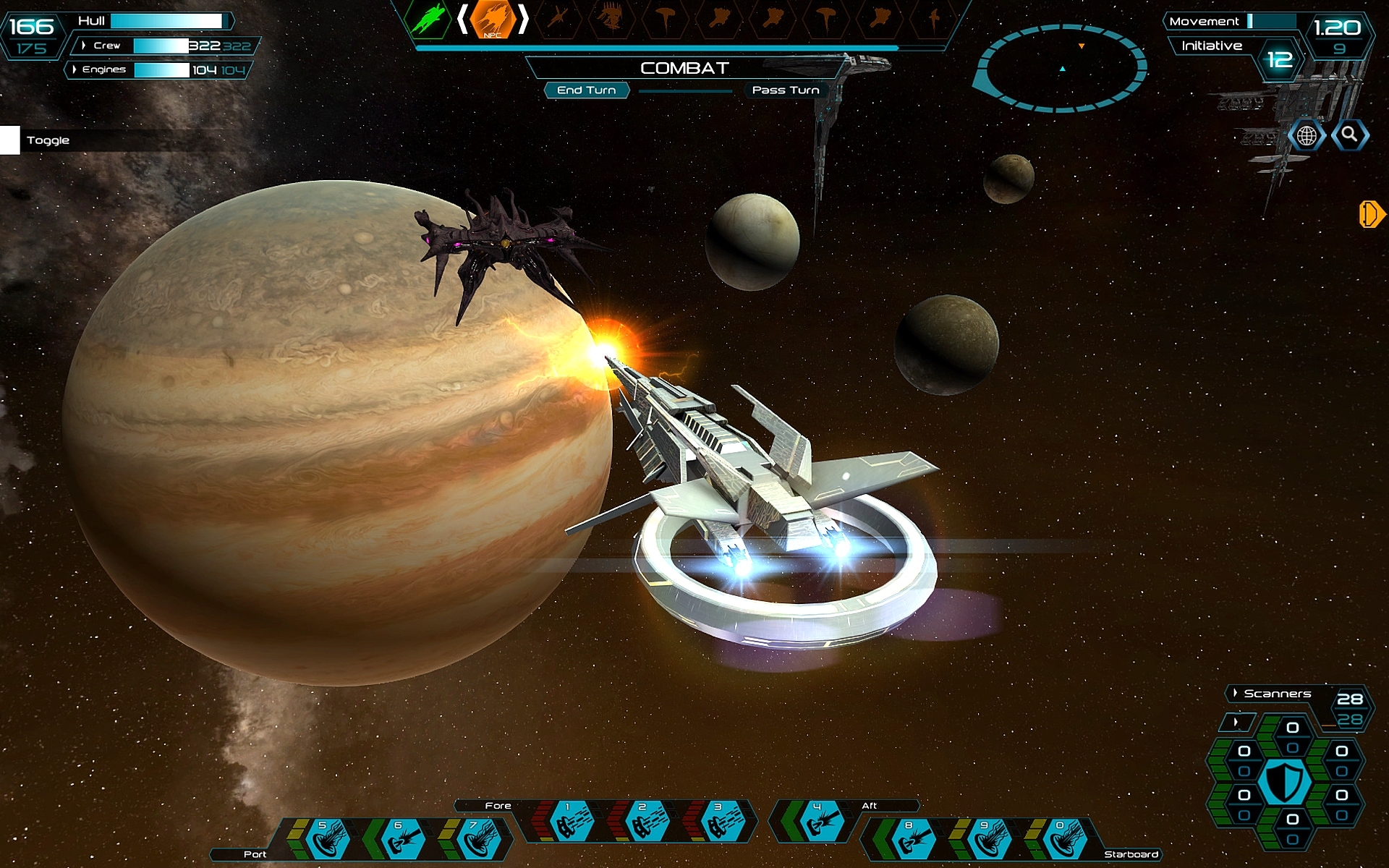Screen dimensions: 1389x868
Task: Select the orange NPC ship turn icon
Action: [493, 20]
